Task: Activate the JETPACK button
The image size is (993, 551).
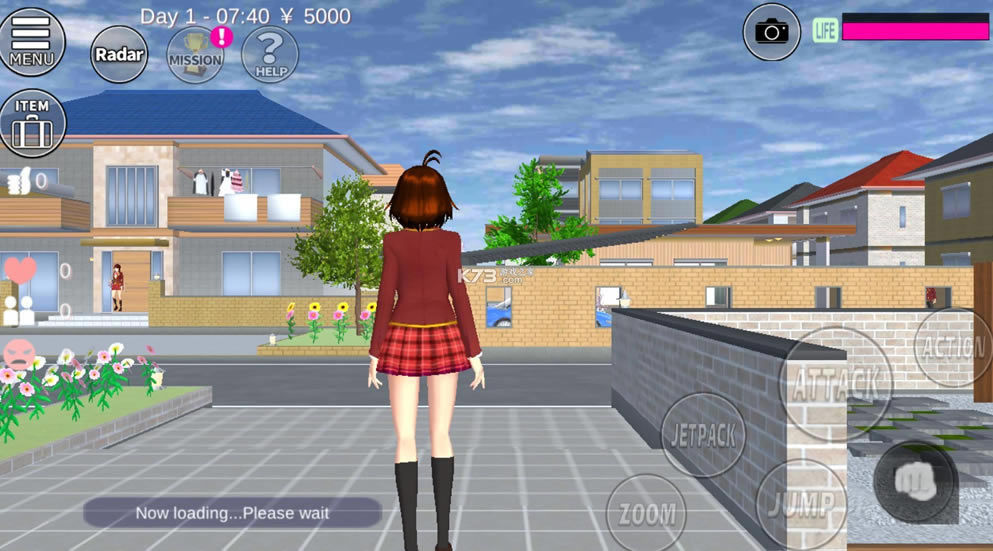Action: coord(703,434)
